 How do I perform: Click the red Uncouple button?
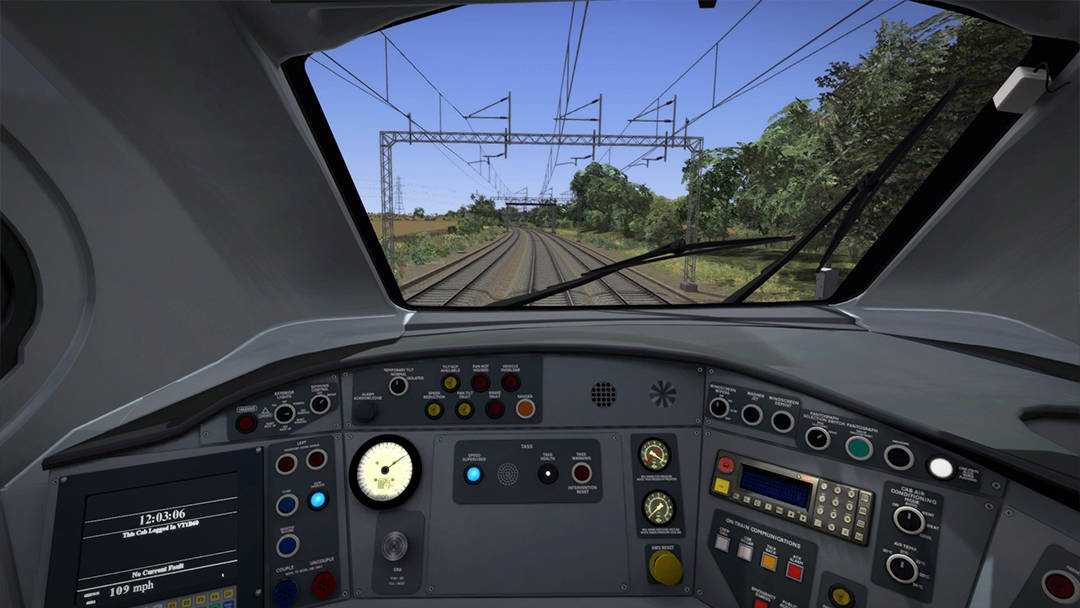(322, 584)
